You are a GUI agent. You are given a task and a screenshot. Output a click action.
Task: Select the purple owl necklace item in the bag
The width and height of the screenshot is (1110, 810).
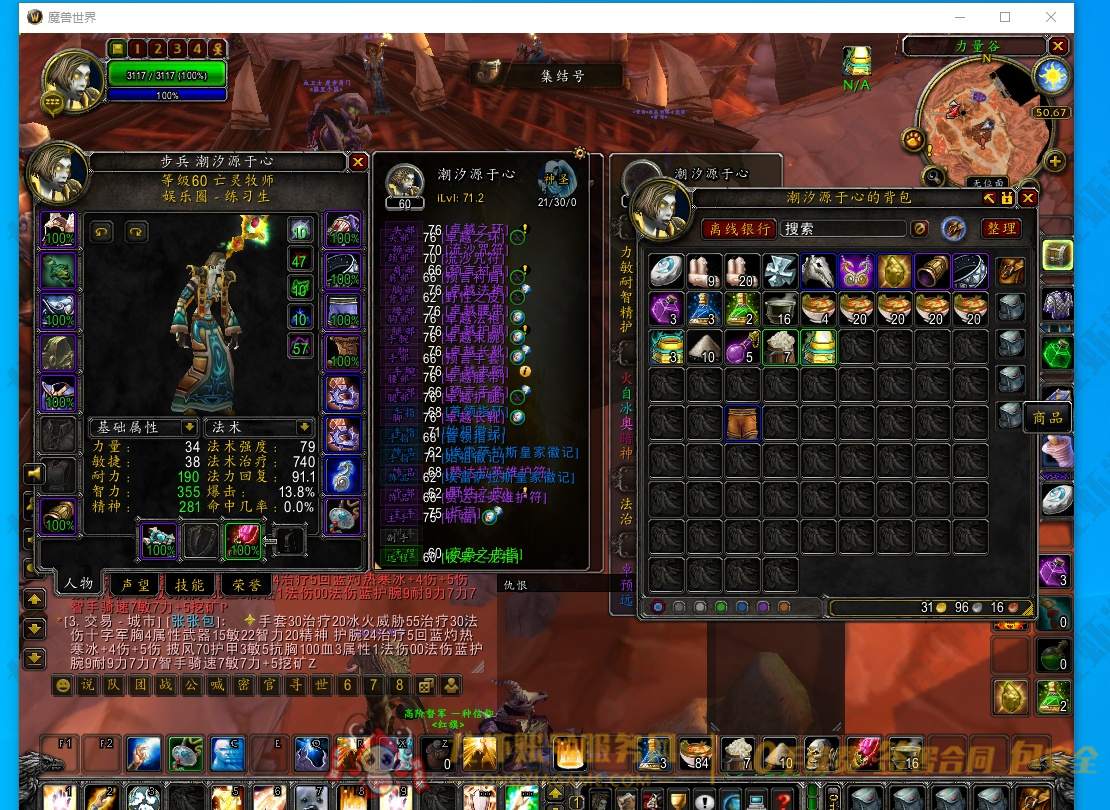[856, 271]
